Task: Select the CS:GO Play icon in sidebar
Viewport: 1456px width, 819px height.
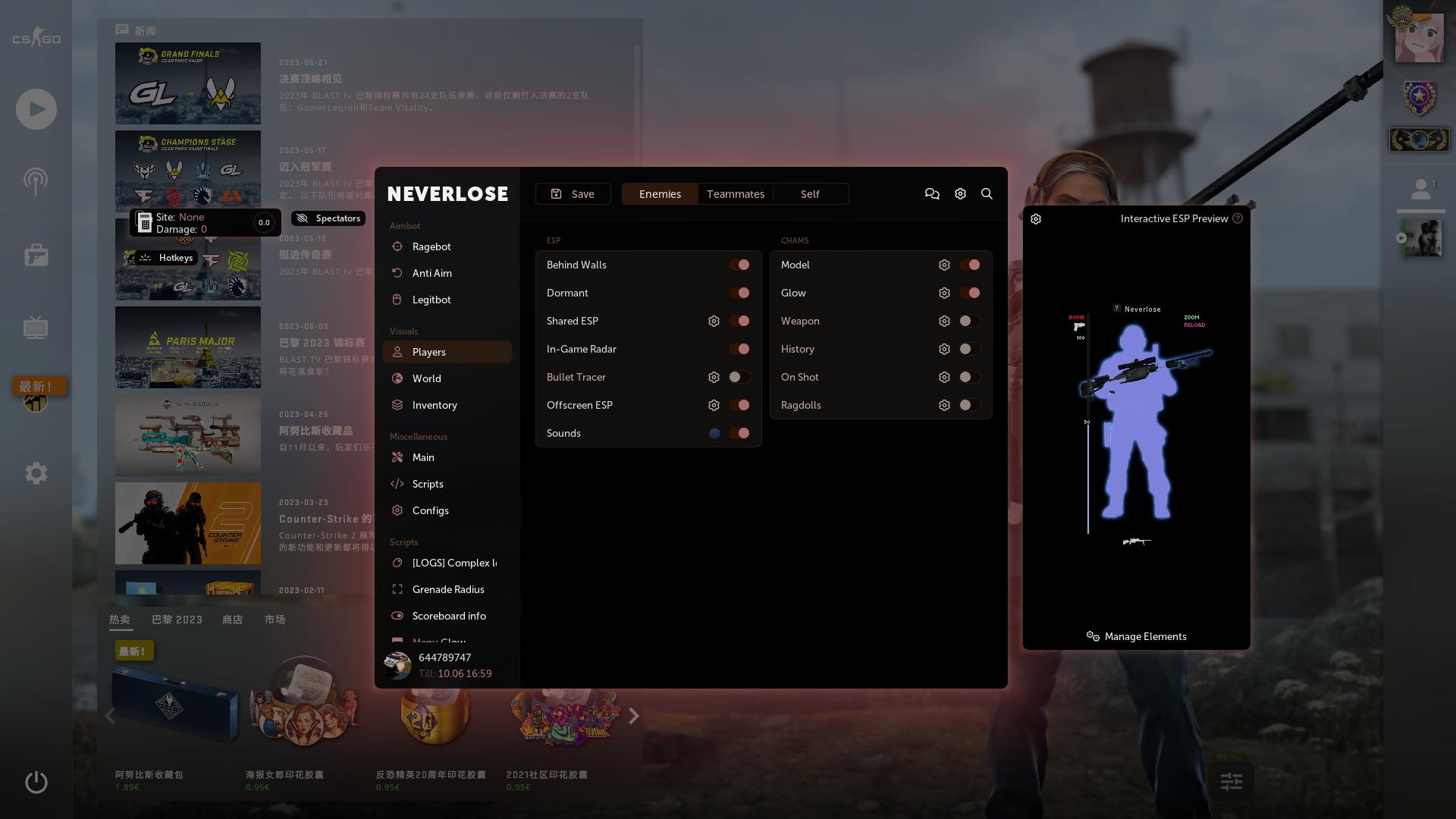Action: pos(36,108)
